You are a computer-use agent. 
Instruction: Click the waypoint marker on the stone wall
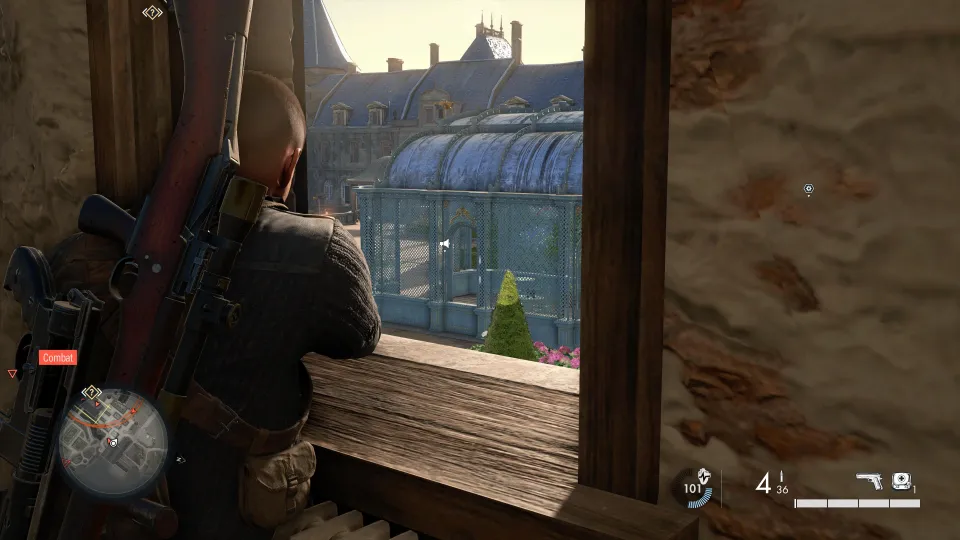(809, 189)
